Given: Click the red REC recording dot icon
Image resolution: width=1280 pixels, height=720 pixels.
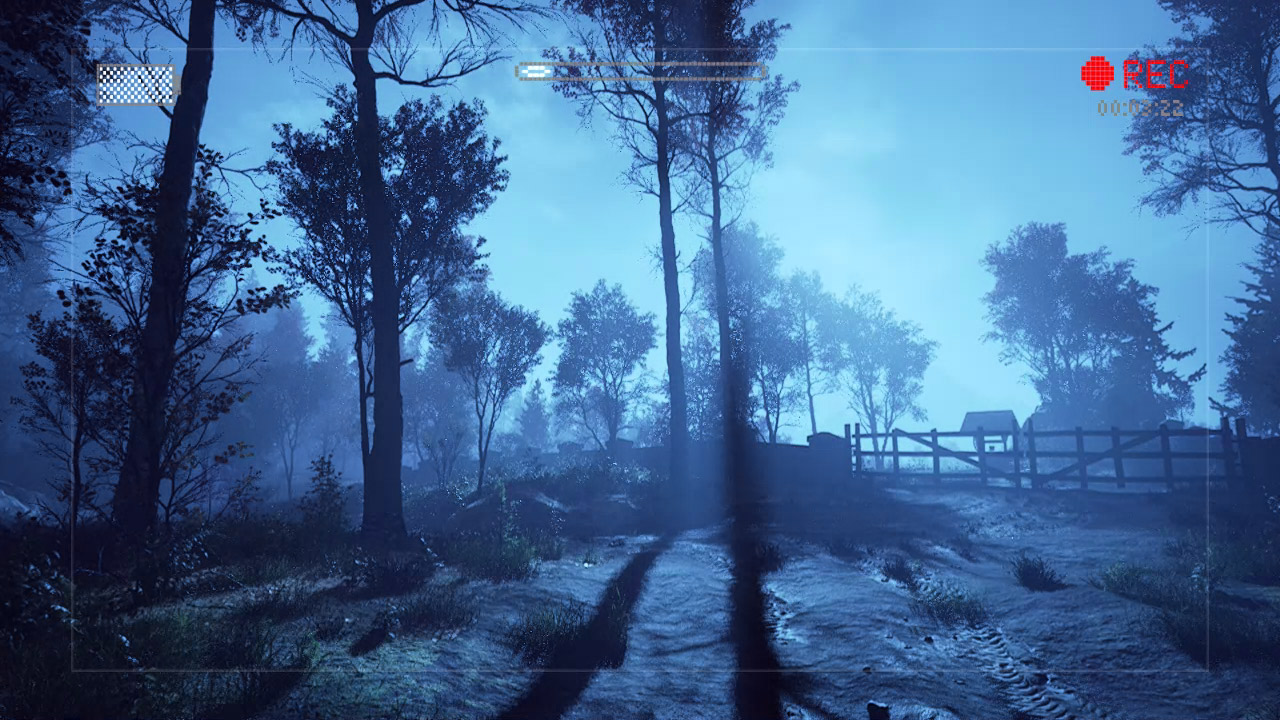Looking at the screenshot, I should (x=1096, y=72).
